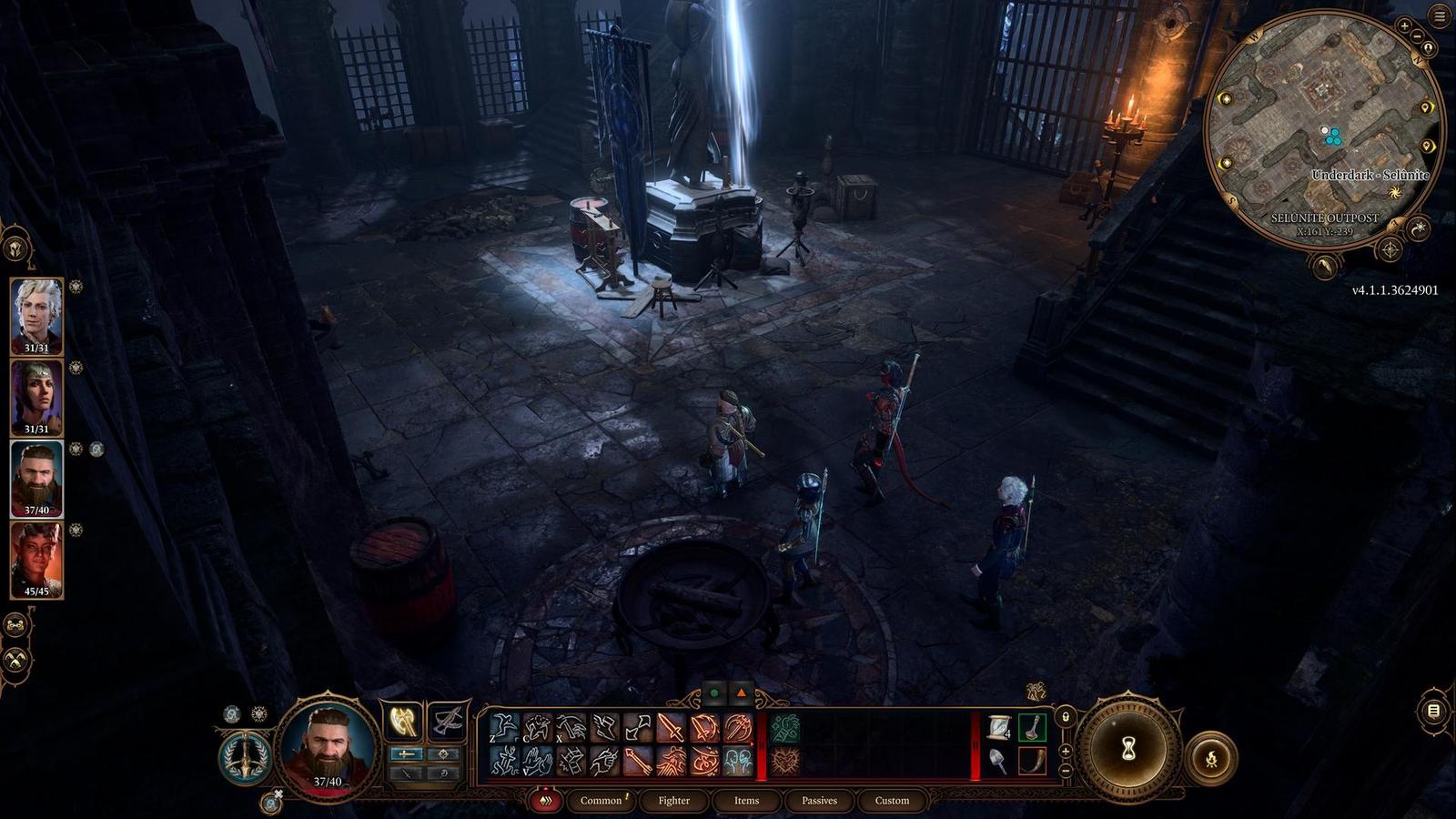The height and width of the screenshot is (819, 1456).
Task: Select the battleaxe melee weapon slot
Action: (403, 723)
